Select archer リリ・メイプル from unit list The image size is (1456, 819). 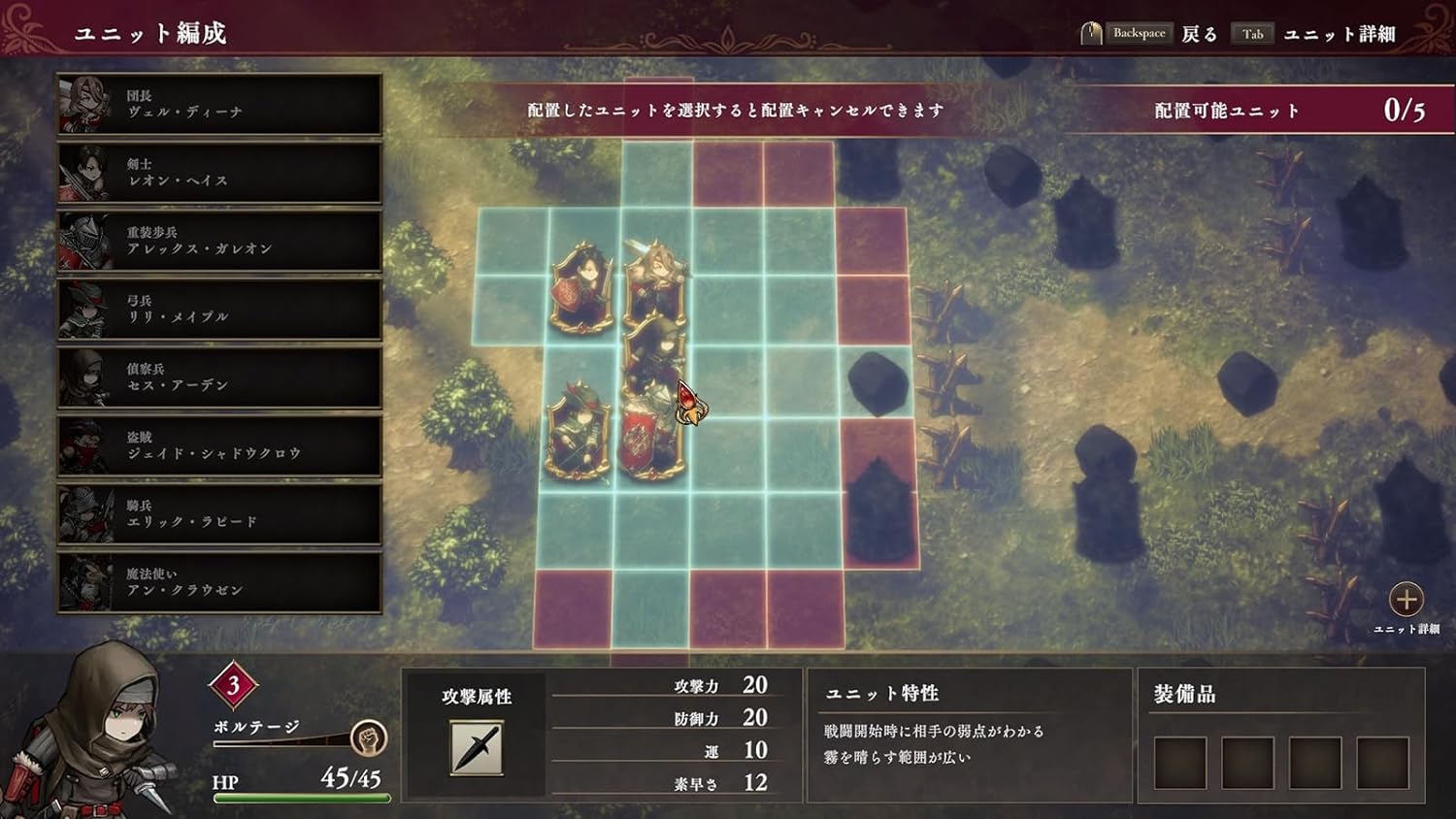218,308
